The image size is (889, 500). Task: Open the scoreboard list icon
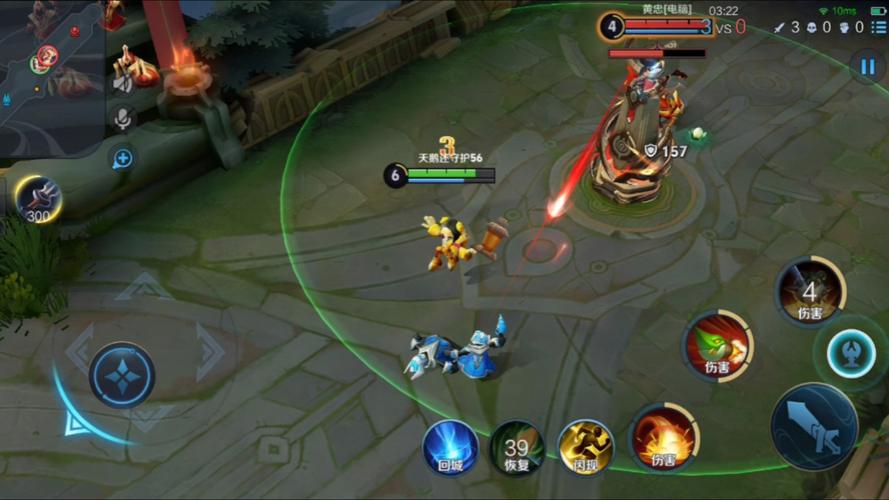[x=878, y=27]
